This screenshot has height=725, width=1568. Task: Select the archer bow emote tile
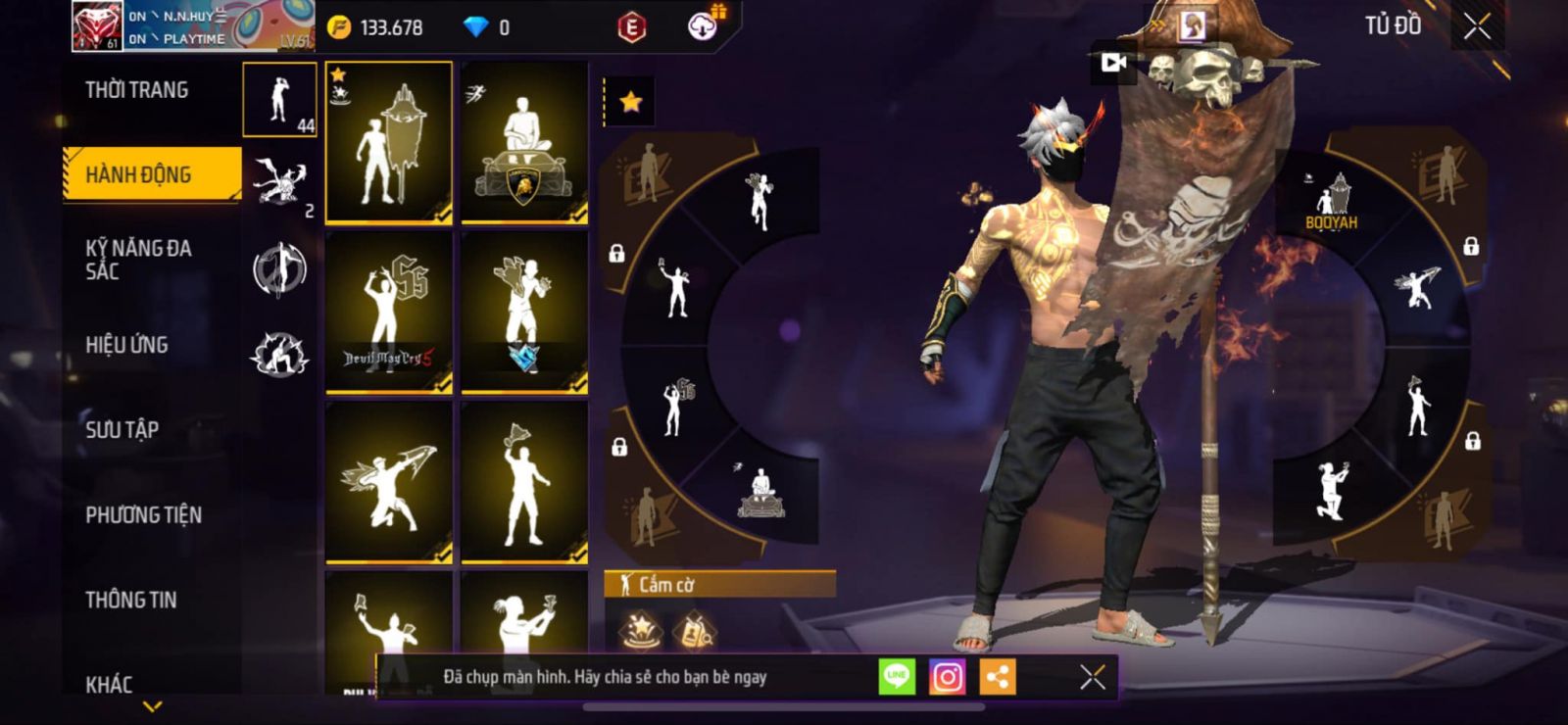[x=389, y=481]
